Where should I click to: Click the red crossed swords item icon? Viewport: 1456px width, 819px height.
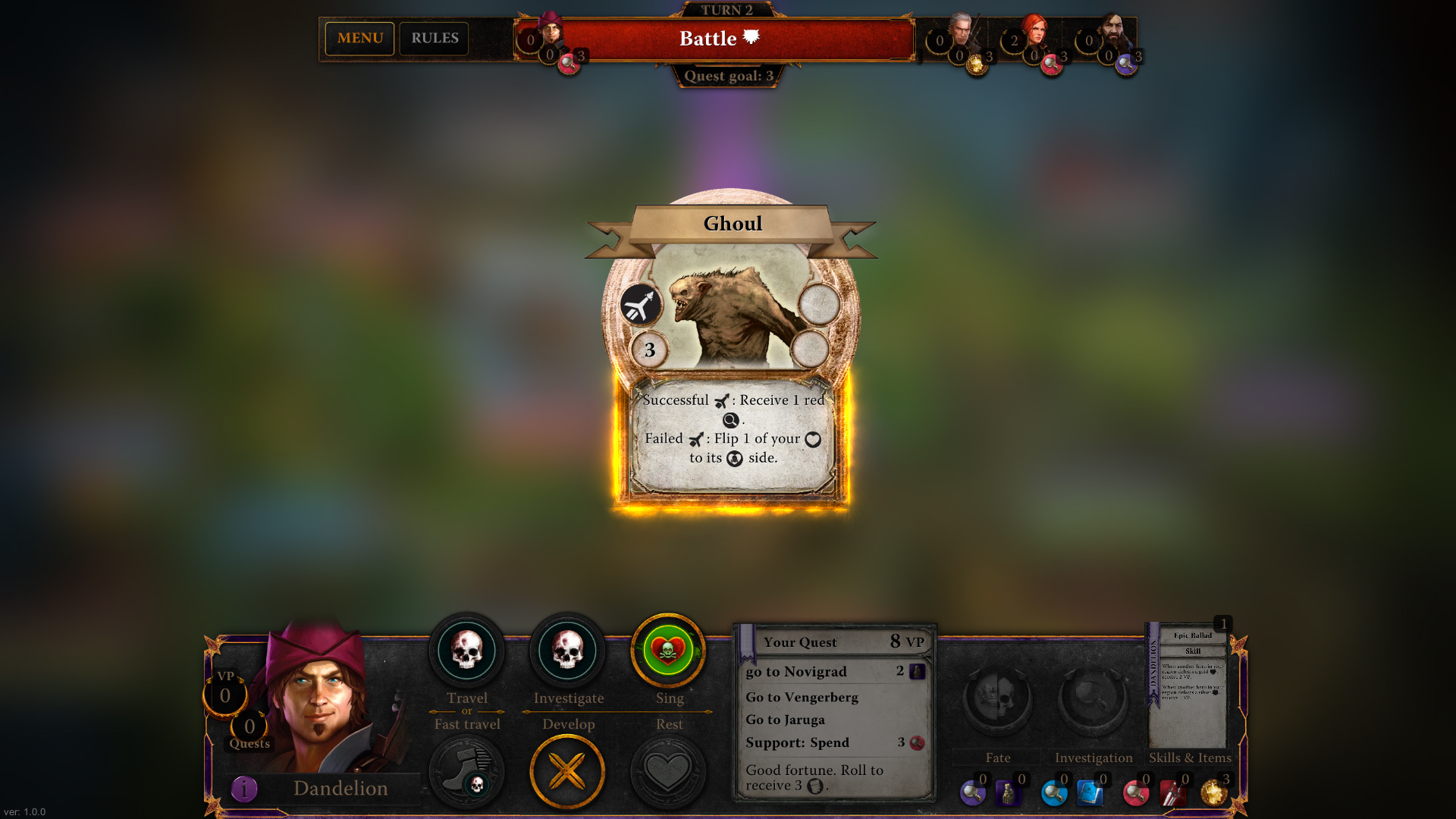coord(1172,792)
